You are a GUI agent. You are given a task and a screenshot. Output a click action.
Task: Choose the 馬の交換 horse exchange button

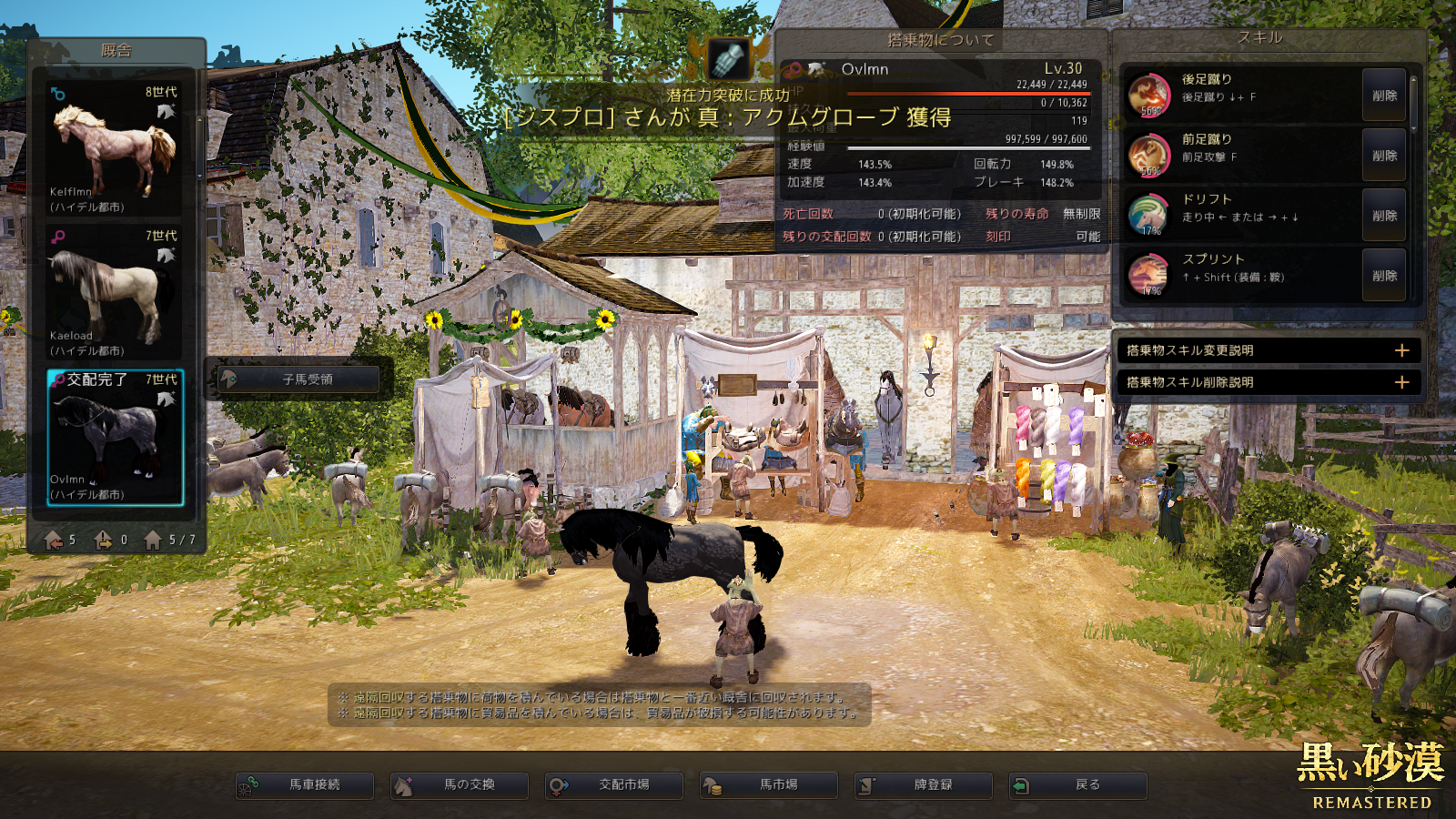(460, 784)
